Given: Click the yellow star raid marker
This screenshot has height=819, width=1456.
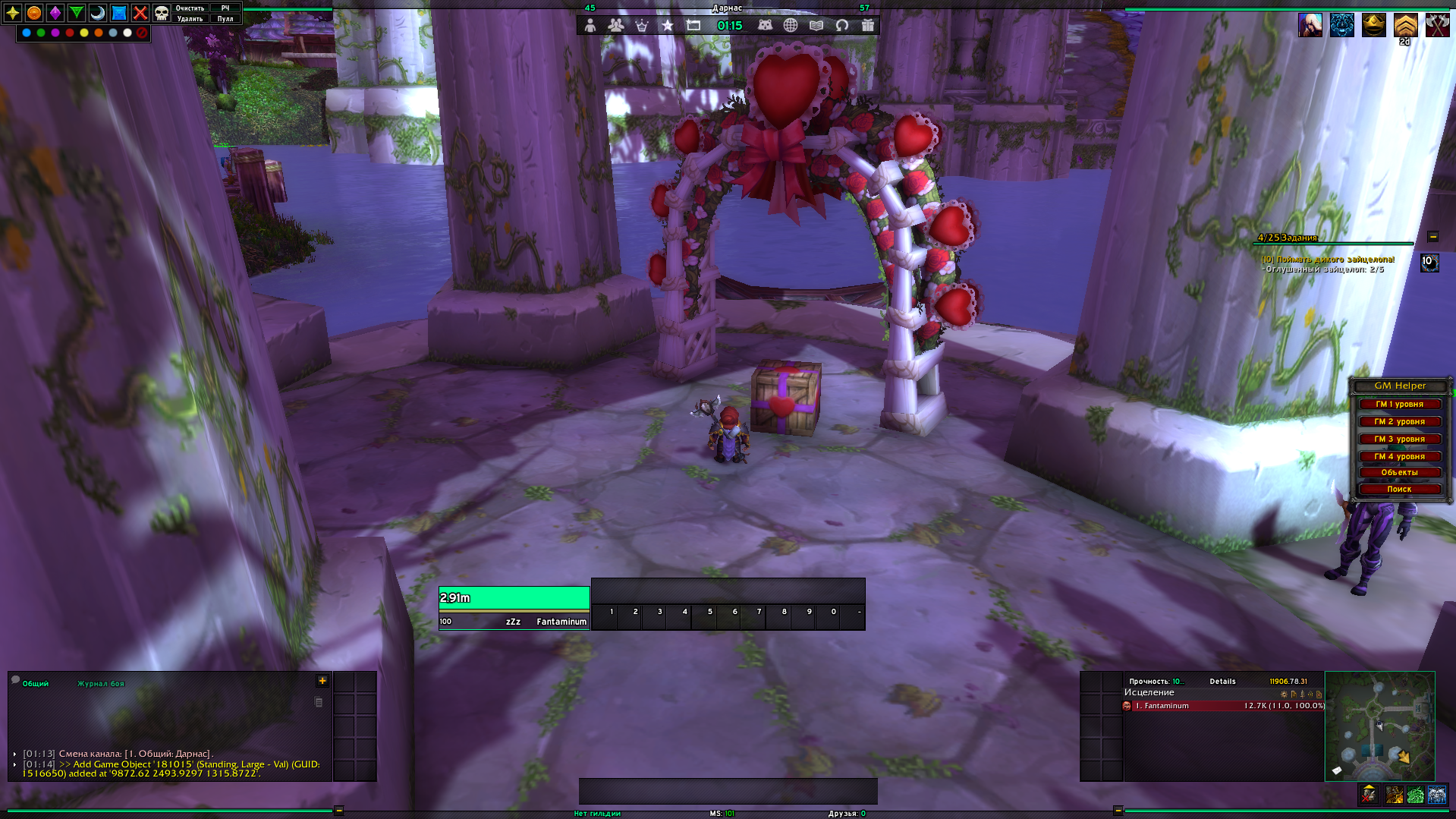Looking at the screenshot, I should [x=13, y=13].
